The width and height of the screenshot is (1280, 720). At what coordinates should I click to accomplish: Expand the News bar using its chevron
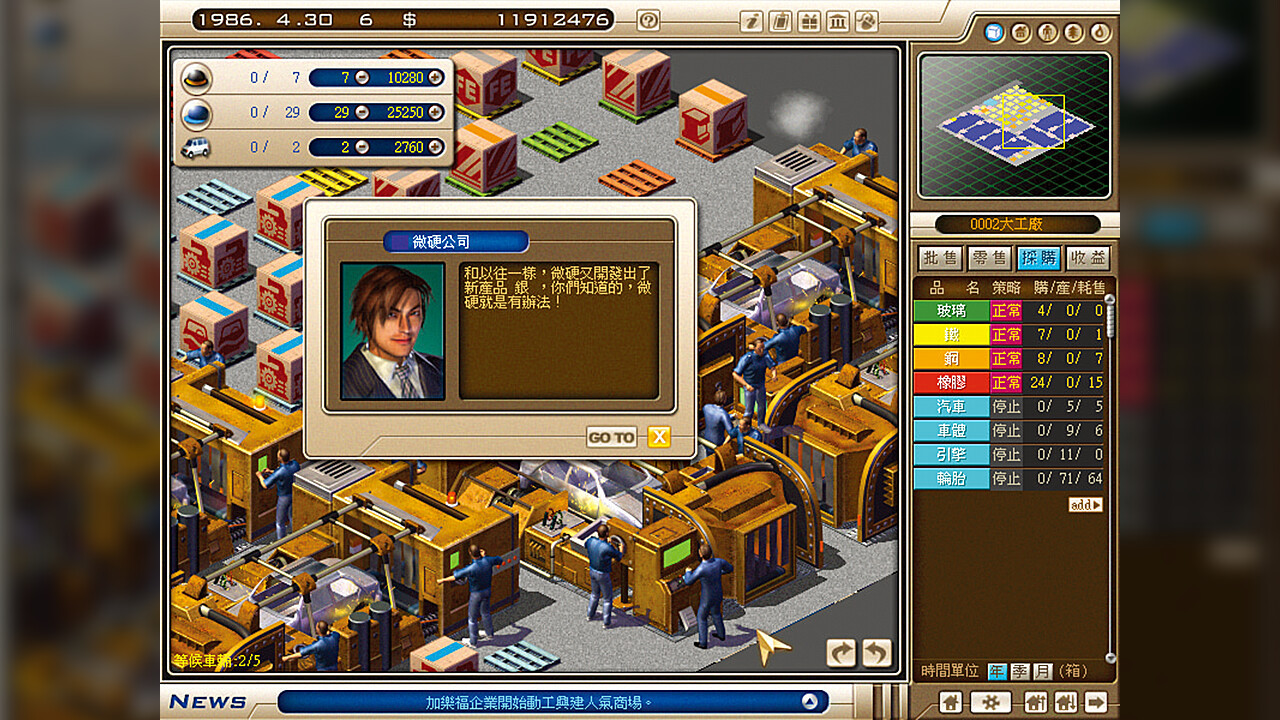(810, 701)
